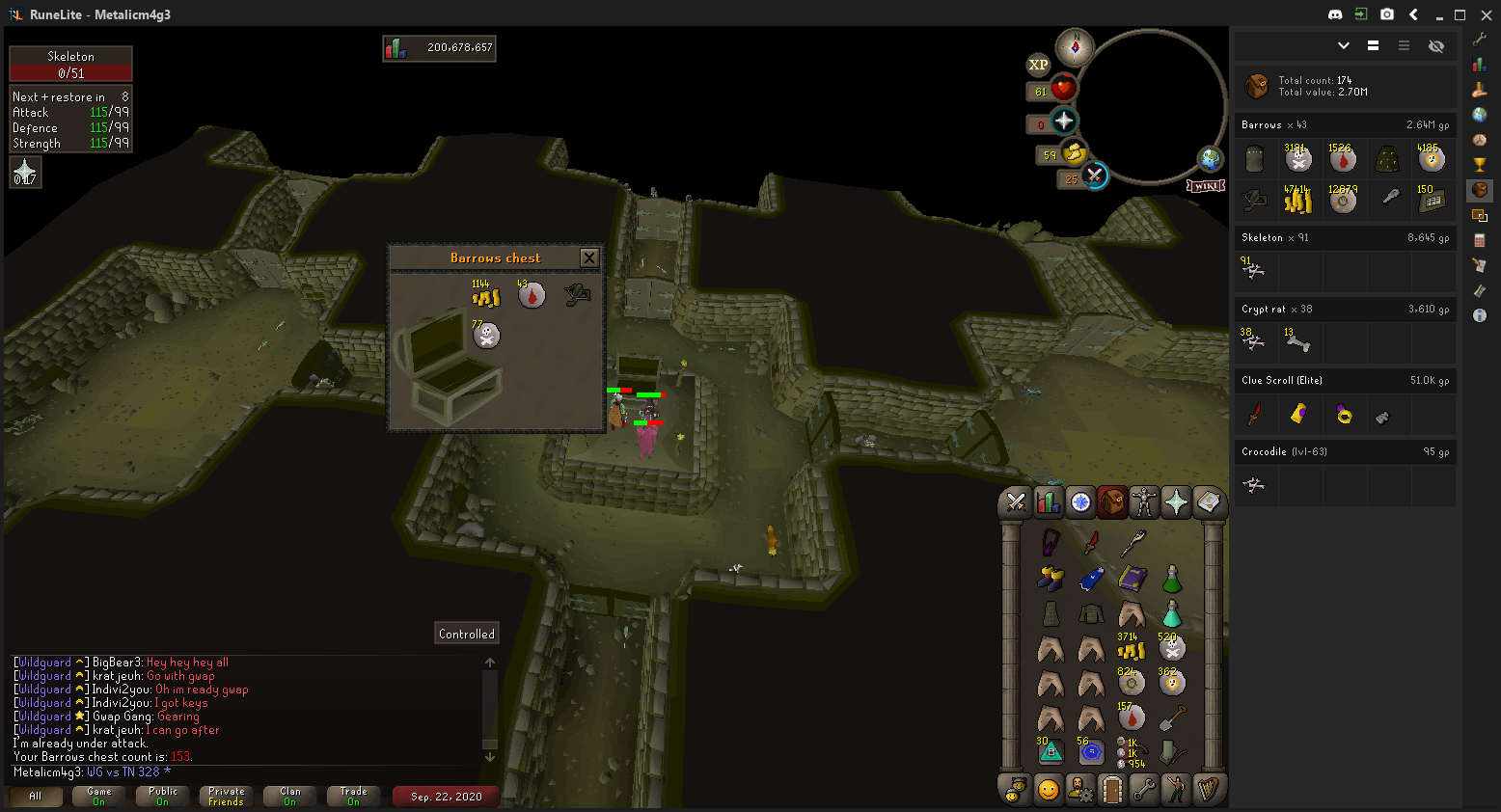
Task: Toggle the XP drops button
Action: coord(1038,65)
